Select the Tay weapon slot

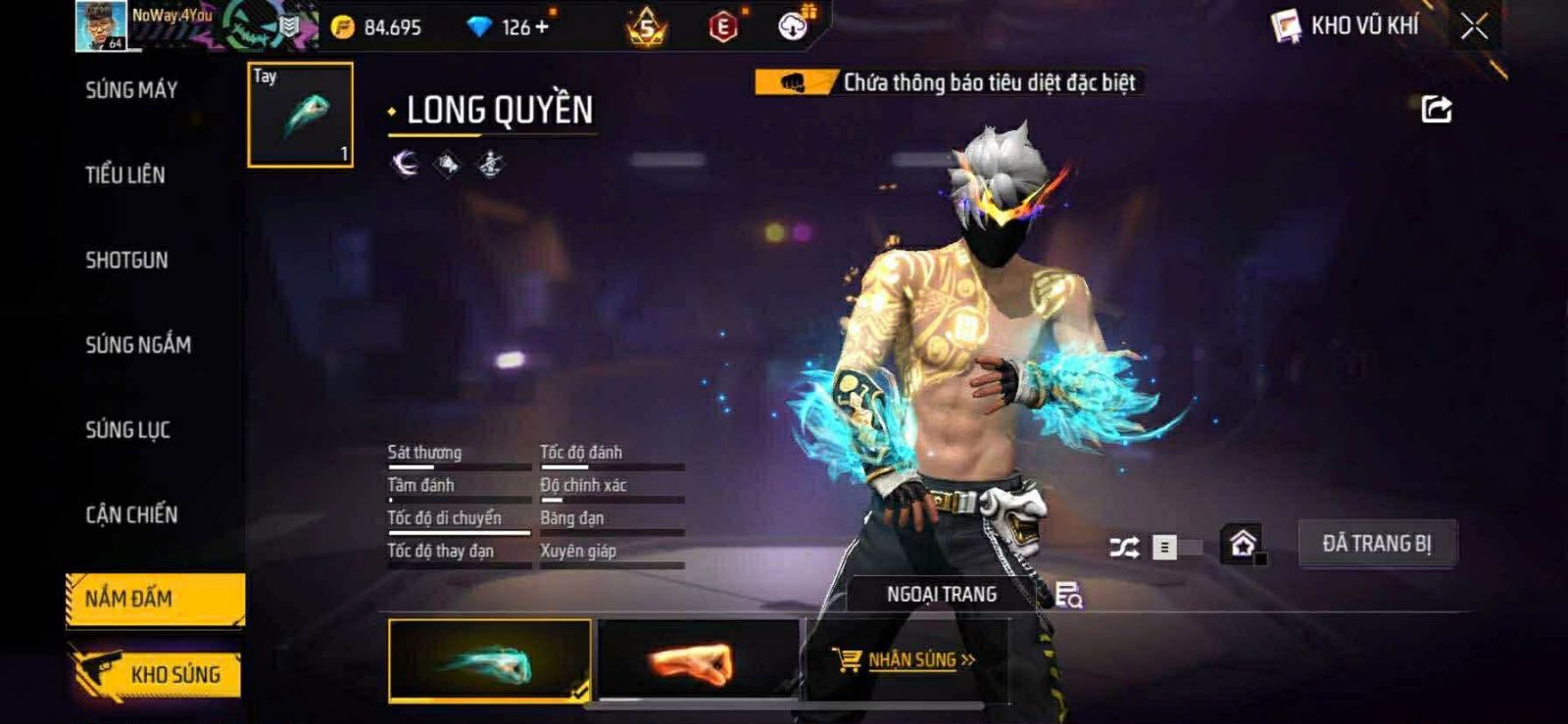click(x=301, y=115)
